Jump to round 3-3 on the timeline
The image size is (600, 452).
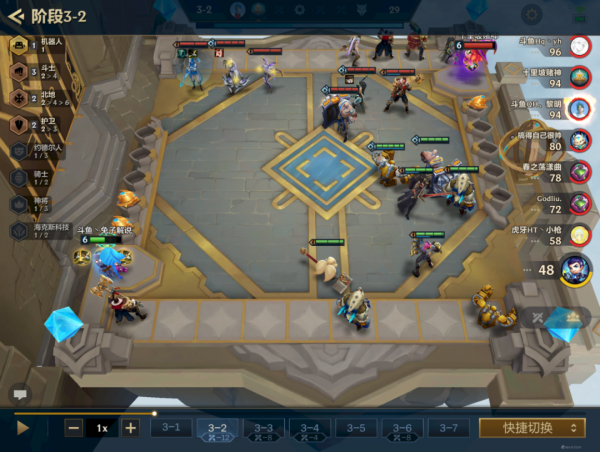pyautogui.click(x=263, y=428)
